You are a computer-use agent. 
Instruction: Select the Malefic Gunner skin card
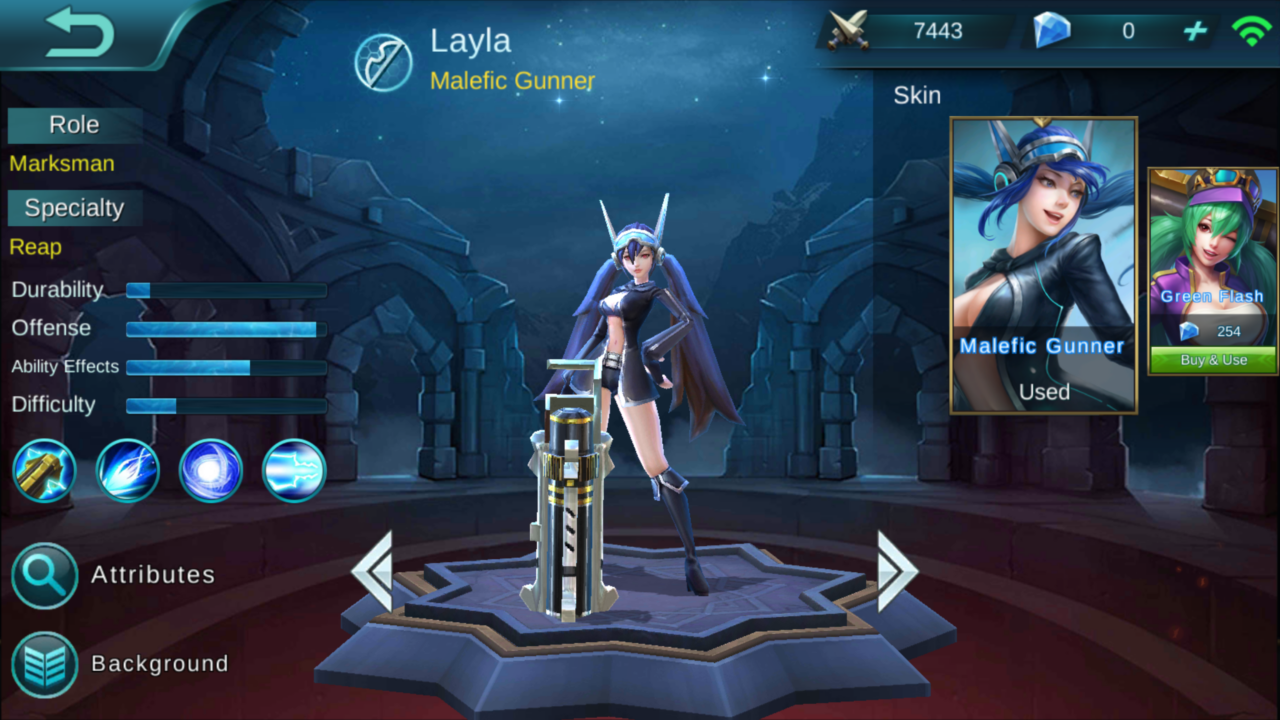point(1043,265)
